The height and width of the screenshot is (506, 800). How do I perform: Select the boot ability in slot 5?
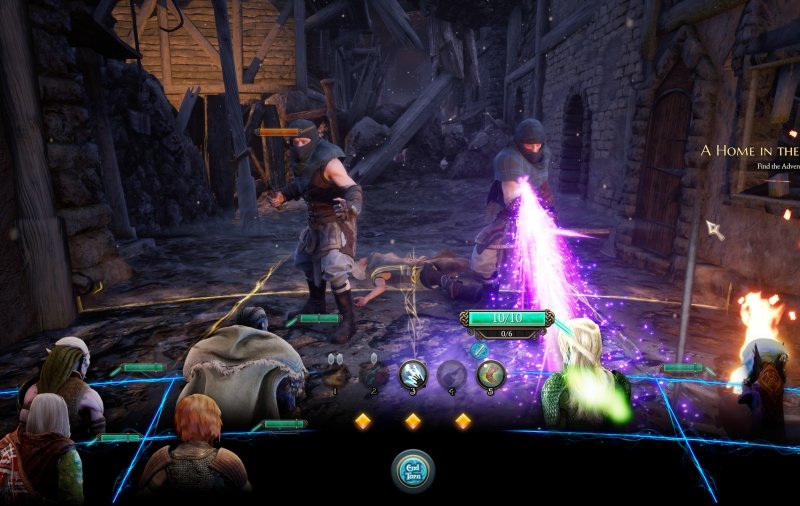tap(490, 375)
